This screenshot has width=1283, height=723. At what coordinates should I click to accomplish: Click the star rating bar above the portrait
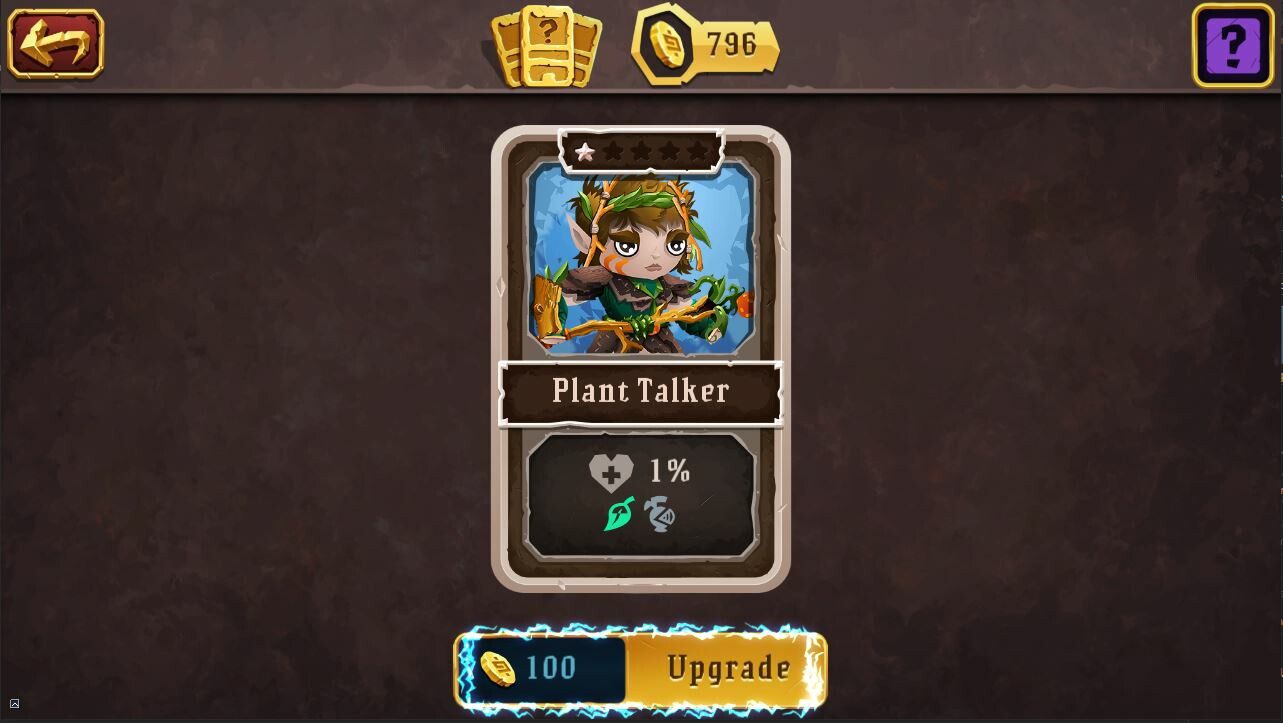point(641,149)
